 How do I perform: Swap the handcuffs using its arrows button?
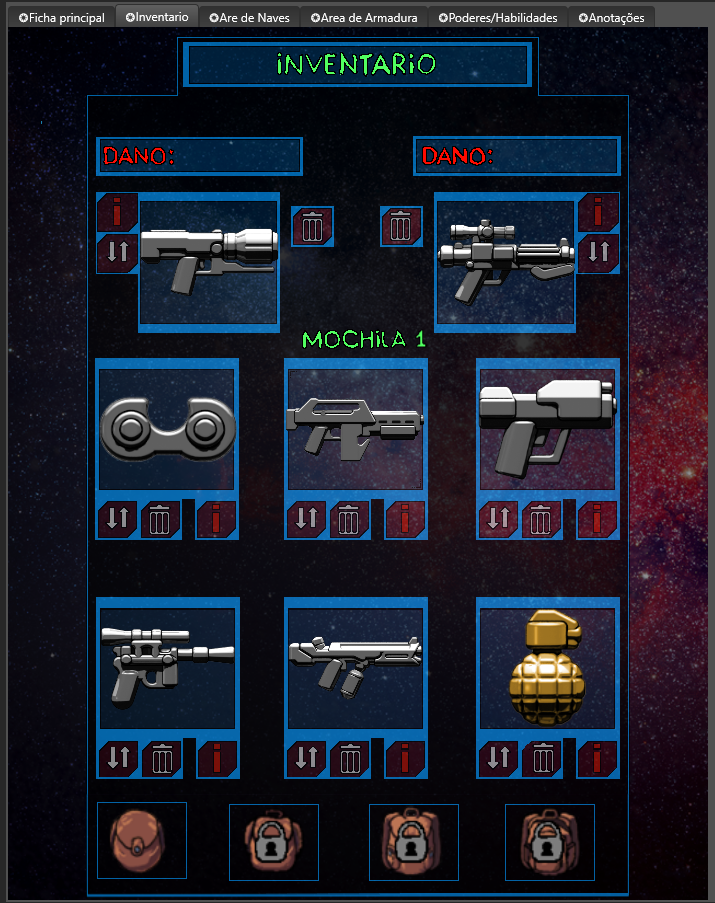tap(117, 520)
